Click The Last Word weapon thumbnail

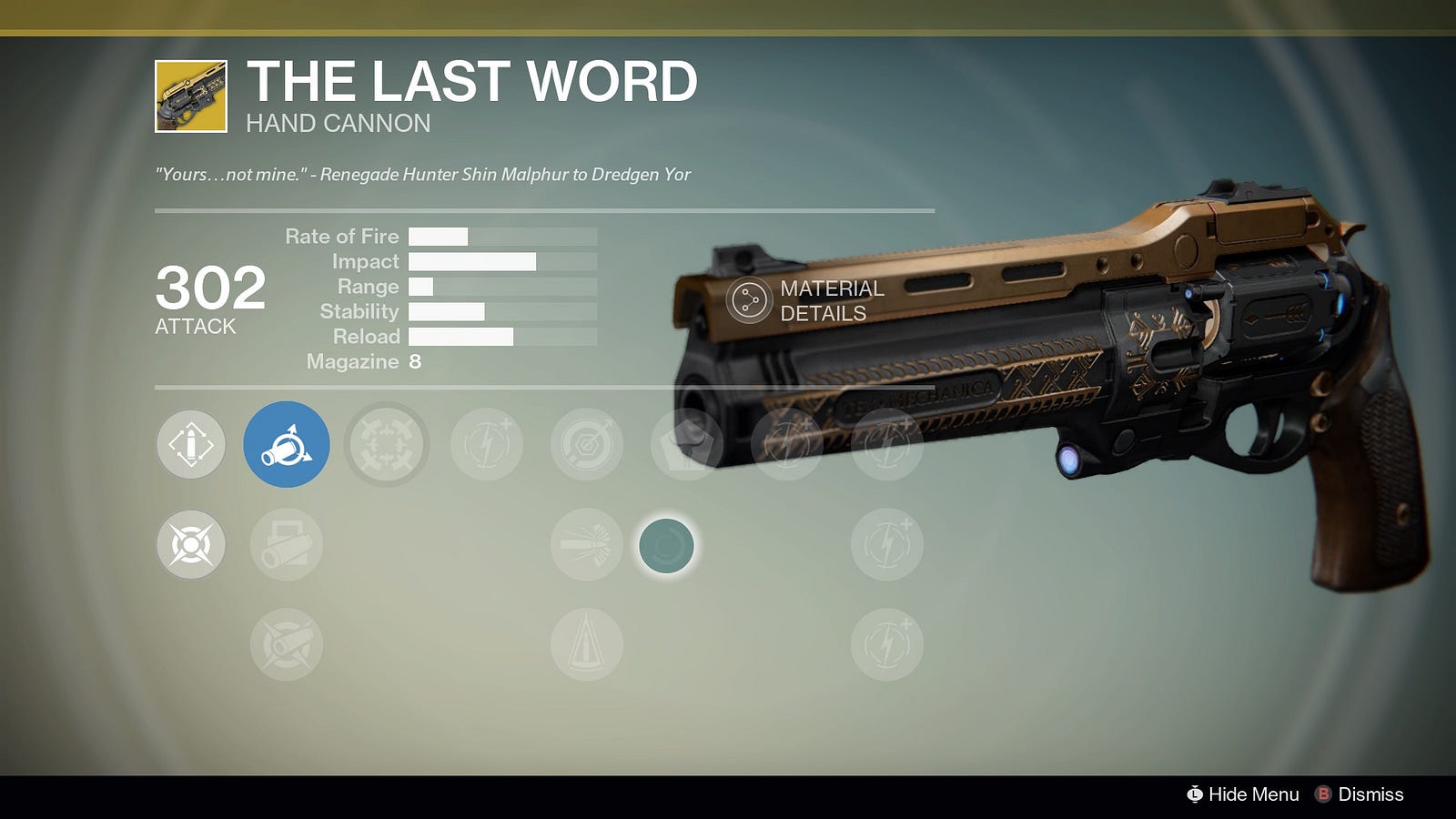point(191,96)
